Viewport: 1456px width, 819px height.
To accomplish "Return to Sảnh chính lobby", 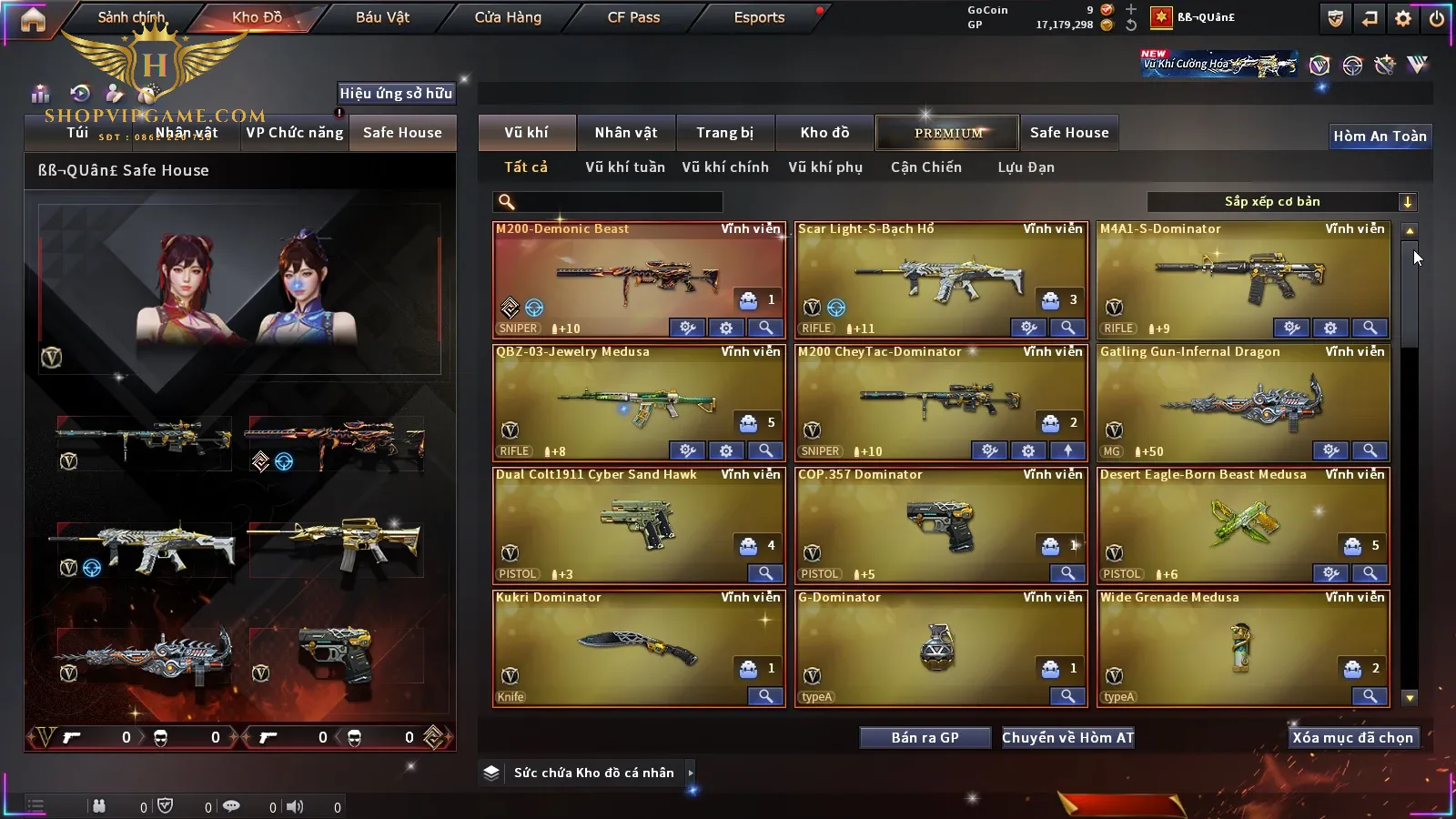I will [x=132, y=17].
